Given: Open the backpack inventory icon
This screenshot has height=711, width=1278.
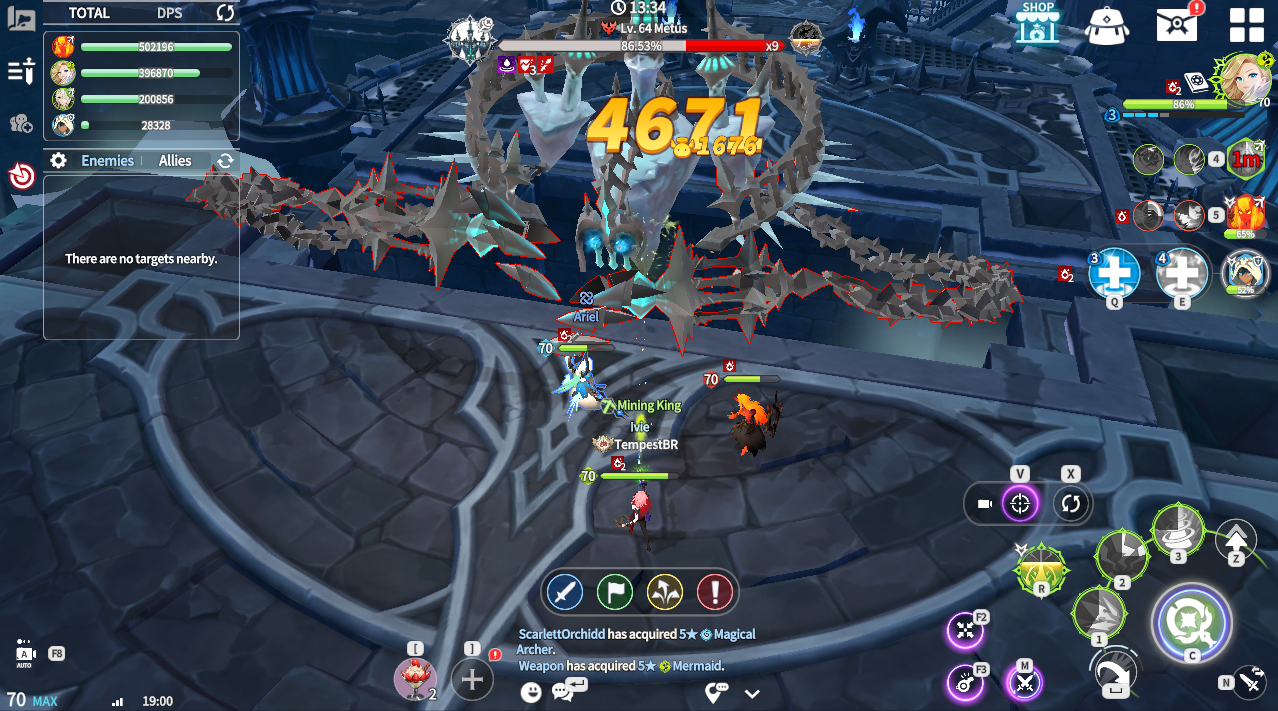Looking at the screenshot, I should click(1106, 24).
